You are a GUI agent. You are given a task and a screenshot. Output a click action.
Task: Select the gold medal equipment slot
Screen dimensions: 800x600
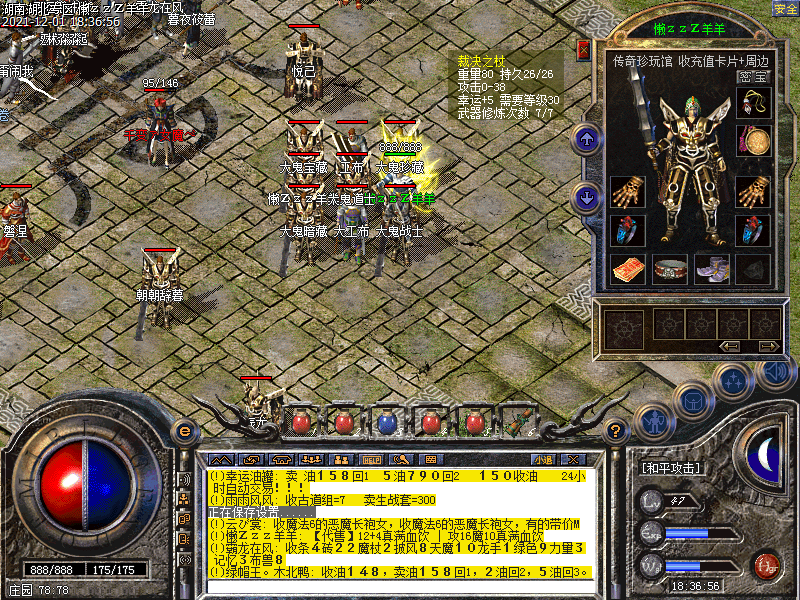(753, 139)
